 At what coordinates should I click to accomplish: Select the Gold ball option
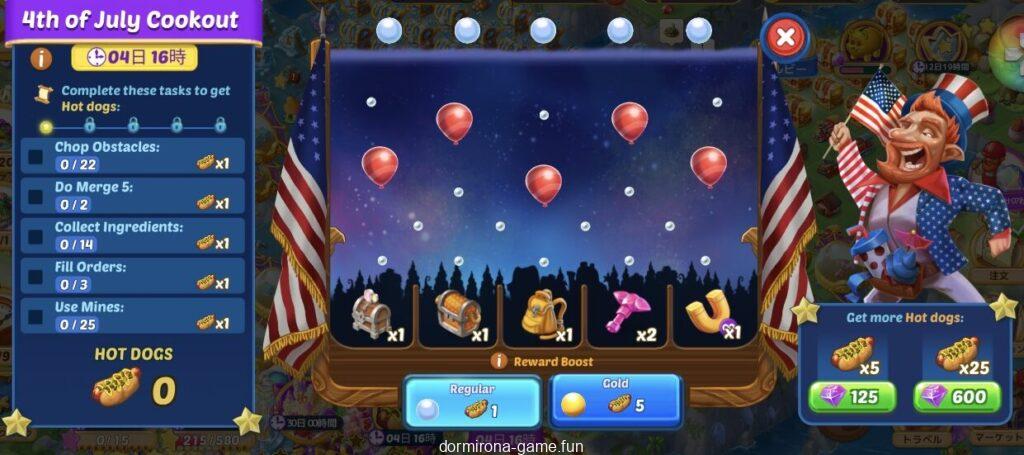coord(615,398)
